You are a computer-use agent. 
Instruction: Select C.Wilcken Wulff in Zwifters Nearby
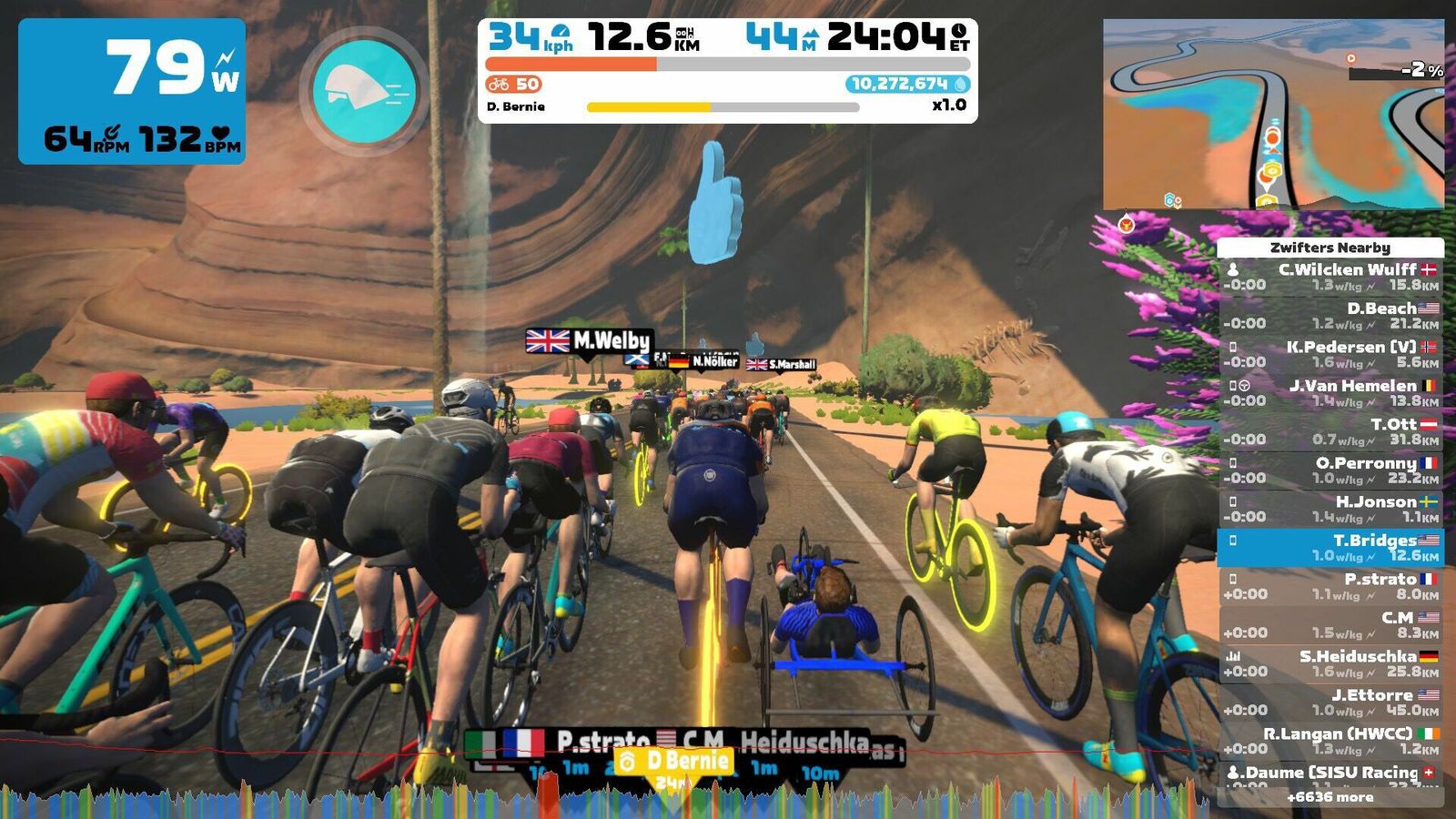(1330, 277)
